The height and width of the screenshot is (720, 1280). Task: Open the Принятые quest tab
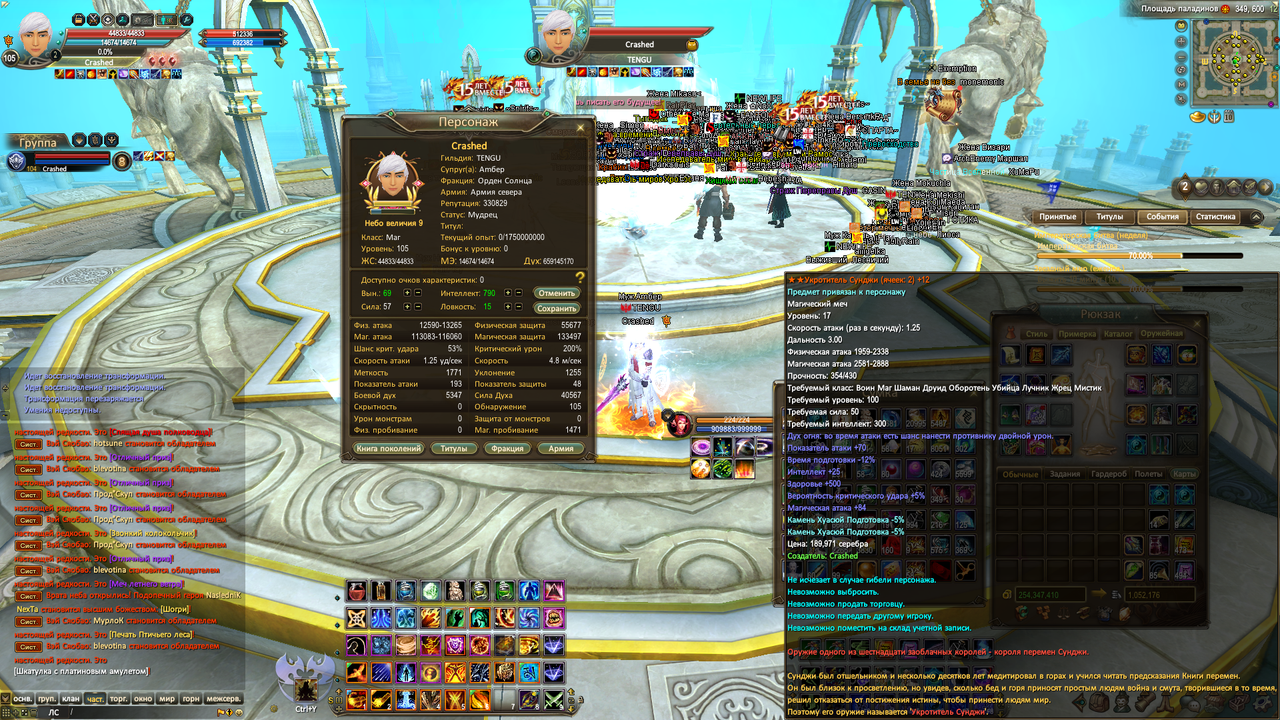click(x=1058, y=217)
